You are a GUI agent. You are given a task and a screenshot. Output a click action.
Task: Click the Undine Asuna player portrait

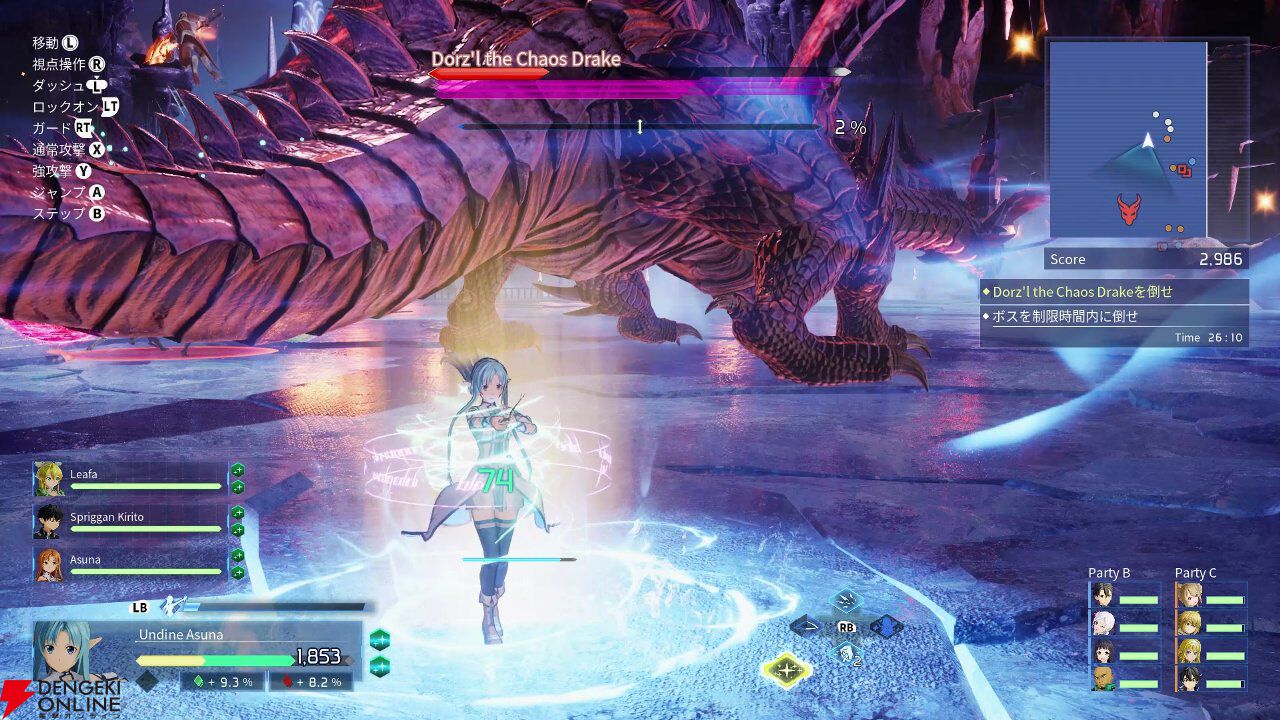click(x=70, y=652)
